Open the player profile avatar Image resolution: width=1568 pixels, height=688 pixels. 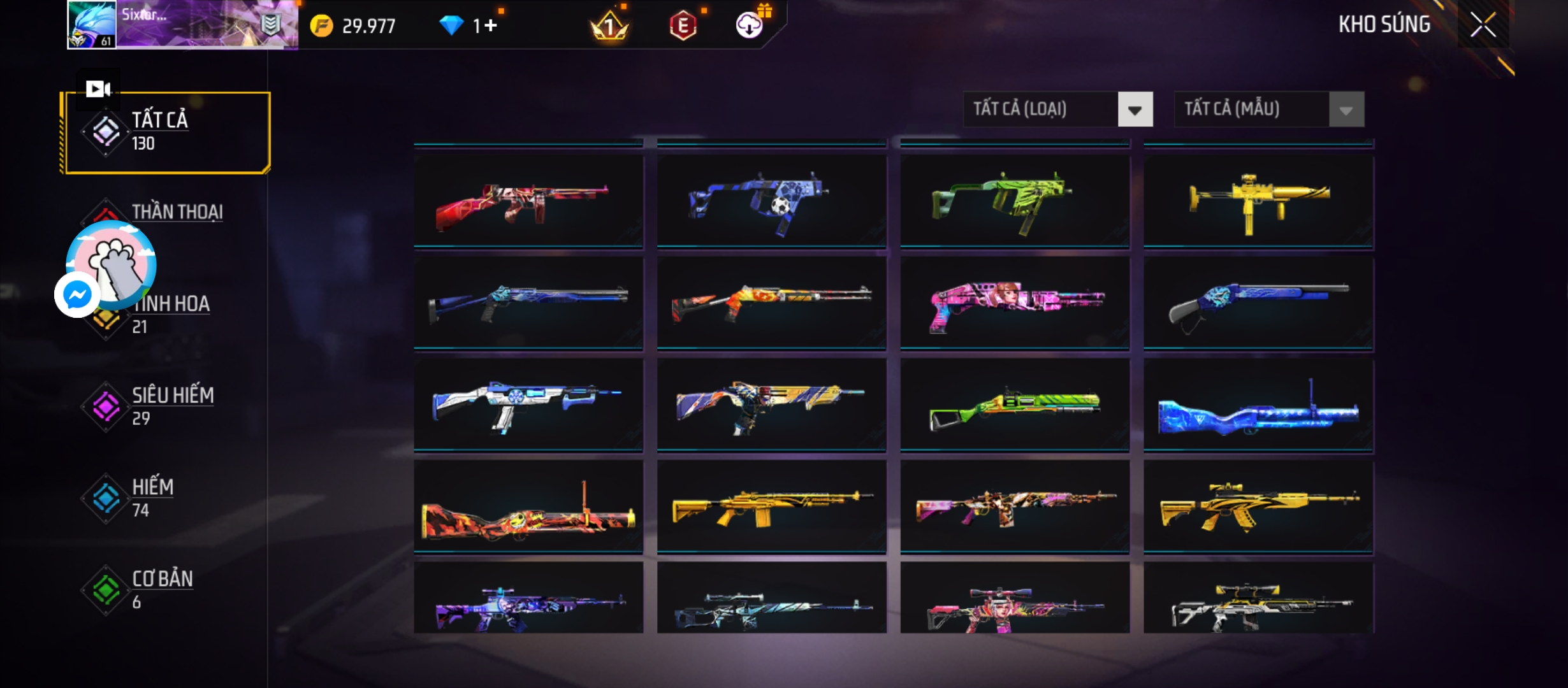92,25
